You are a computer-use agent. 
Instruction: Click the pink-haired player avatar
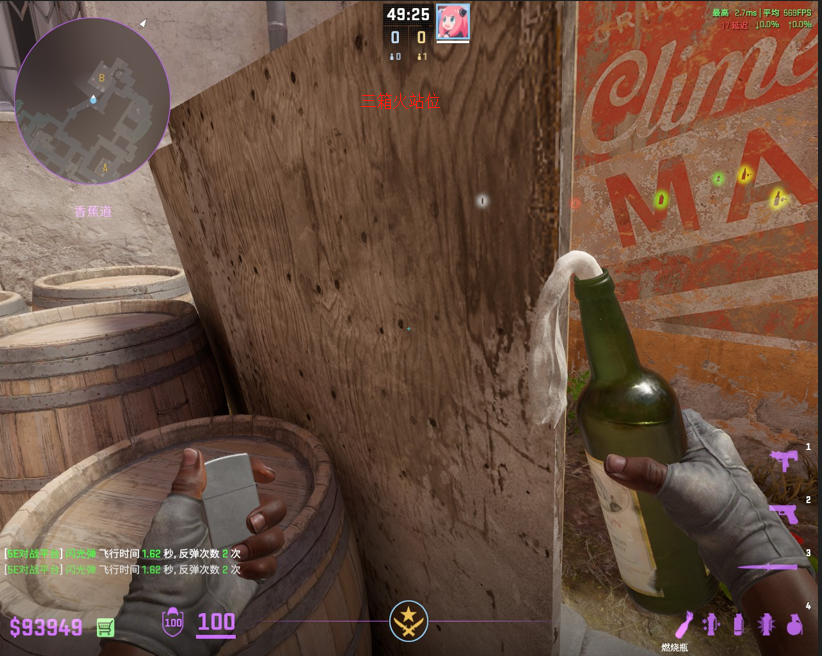(453, 18)
